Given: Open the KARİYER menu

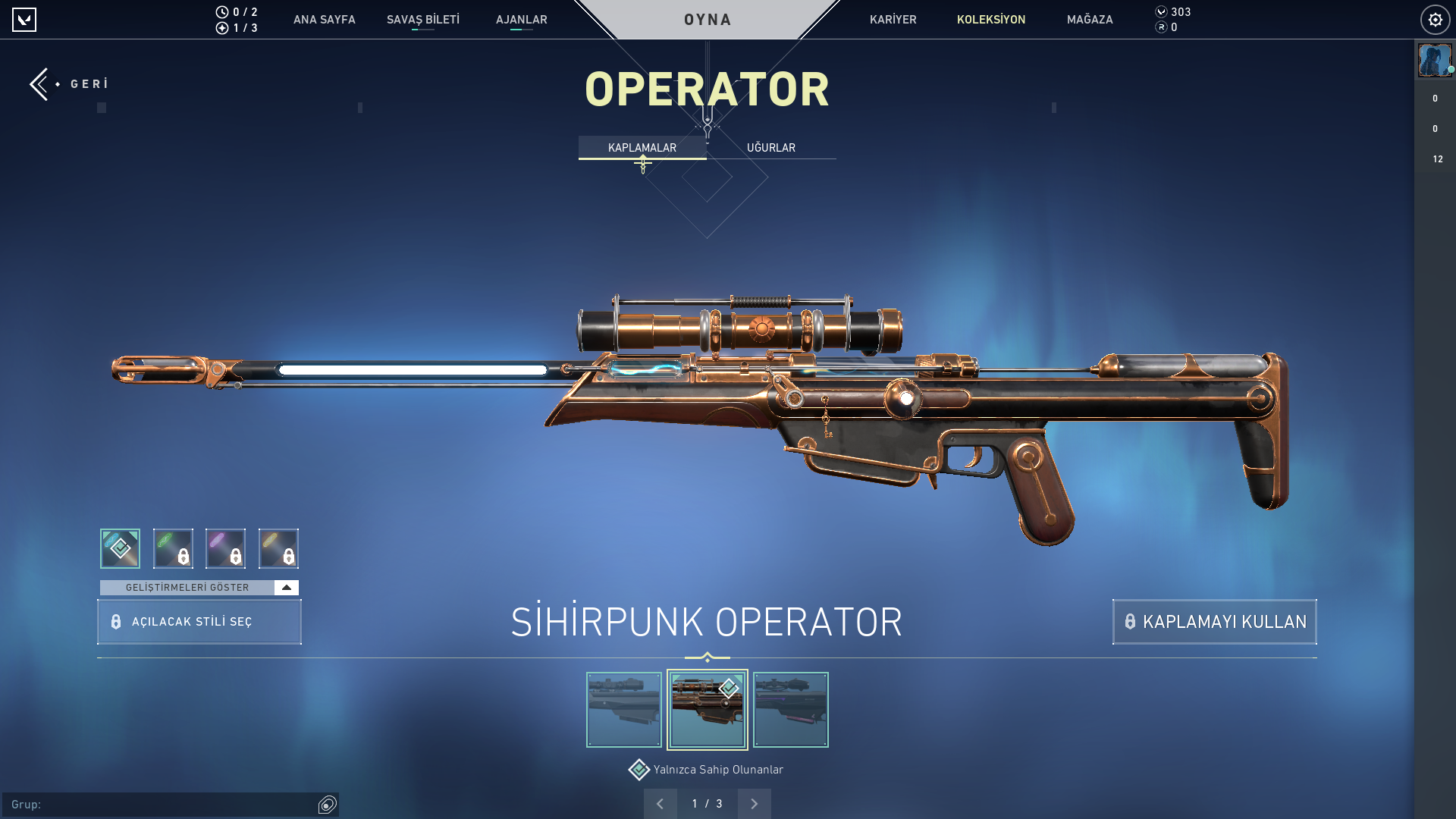Looking at the screenshot, I should pos(893,20).
